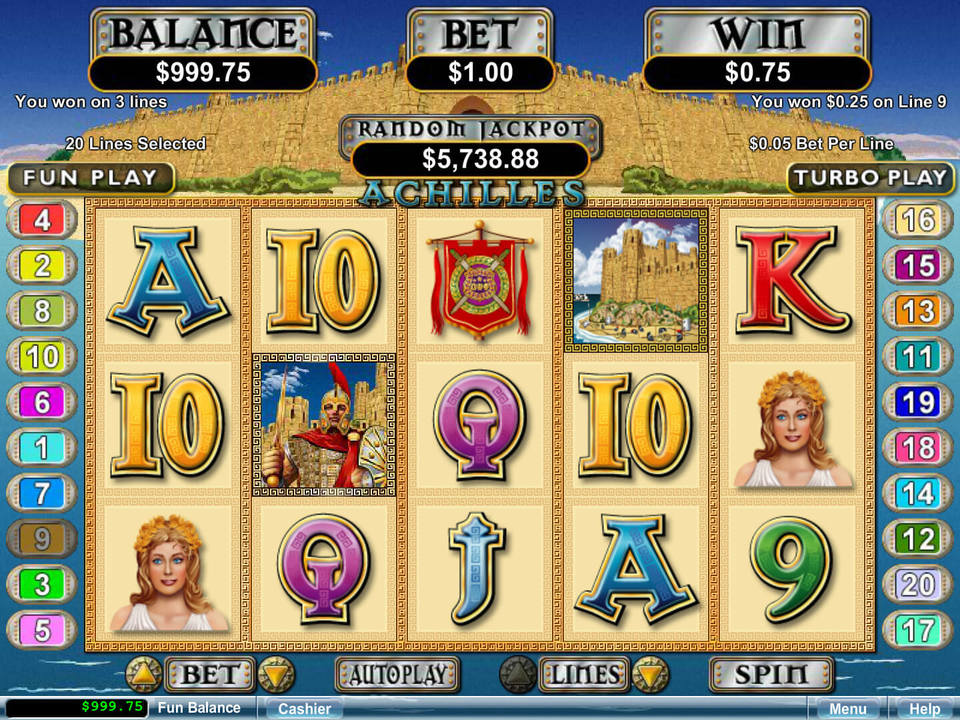Select payline 16 marker
This screenshot has height=720, width=960.
918,219
